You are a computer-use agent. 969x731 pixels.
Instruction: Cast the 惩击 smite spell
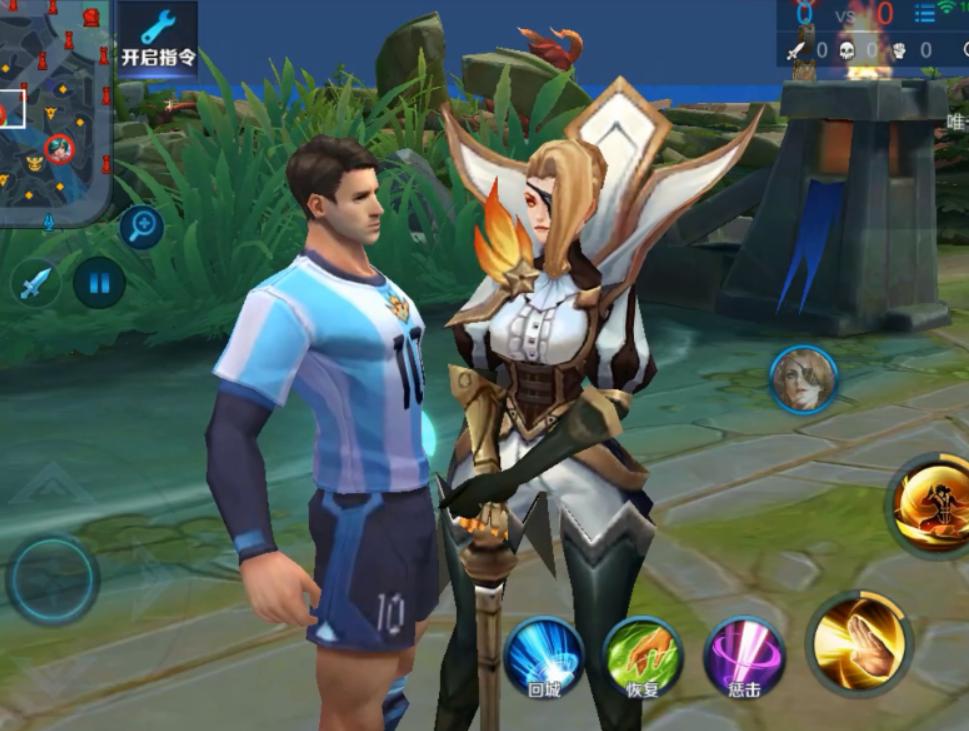[x=744, y=657]
